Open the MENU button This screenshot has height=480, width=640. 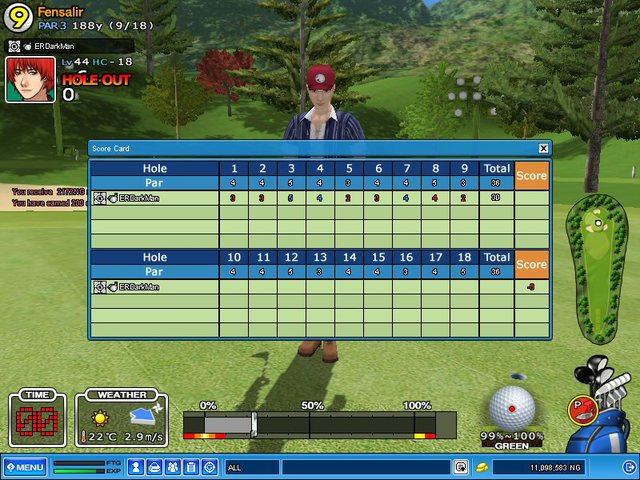pyautogui.click(x=24, y=467)
